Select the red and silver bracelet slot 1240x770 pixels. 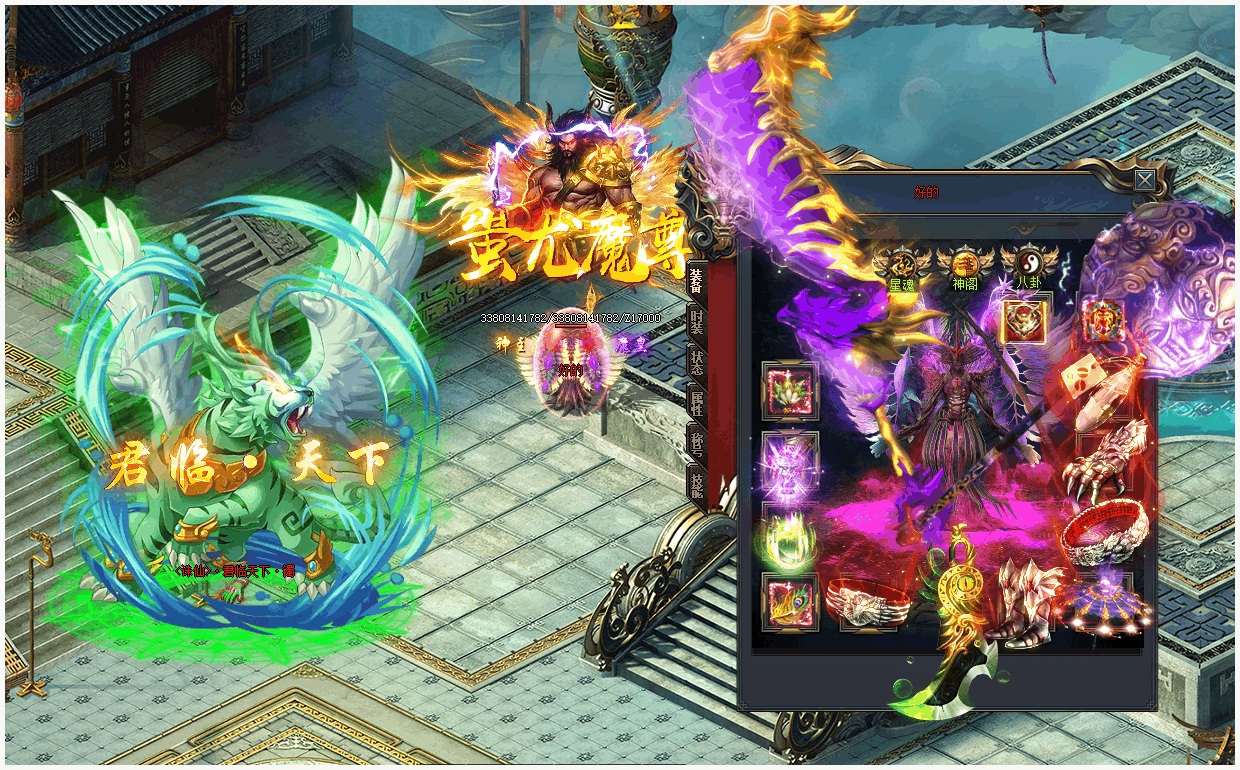[x=1104, y=533]
